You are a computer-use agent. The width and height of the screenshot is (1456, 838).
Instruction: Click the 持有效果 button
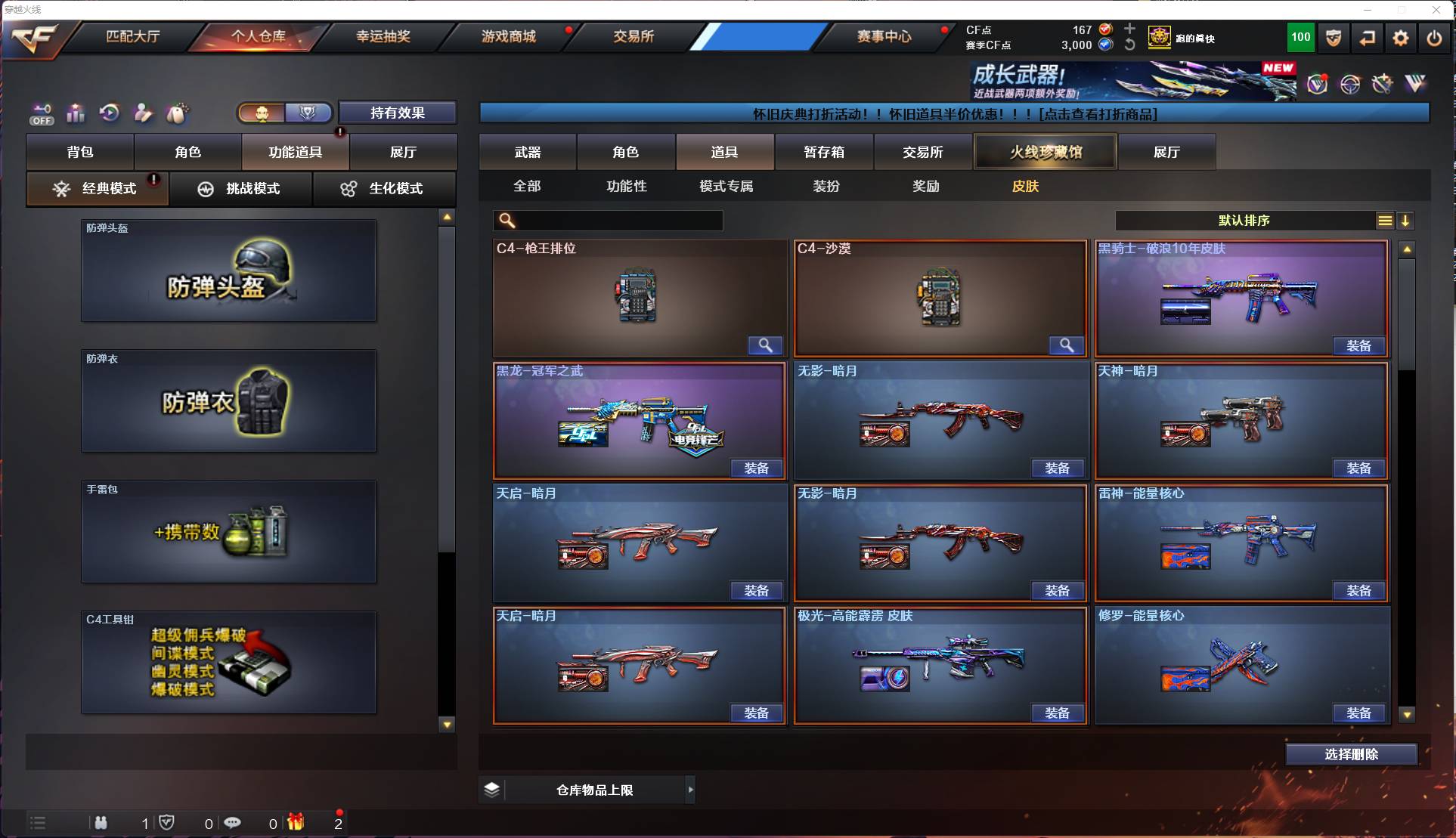tap(398, 113)
